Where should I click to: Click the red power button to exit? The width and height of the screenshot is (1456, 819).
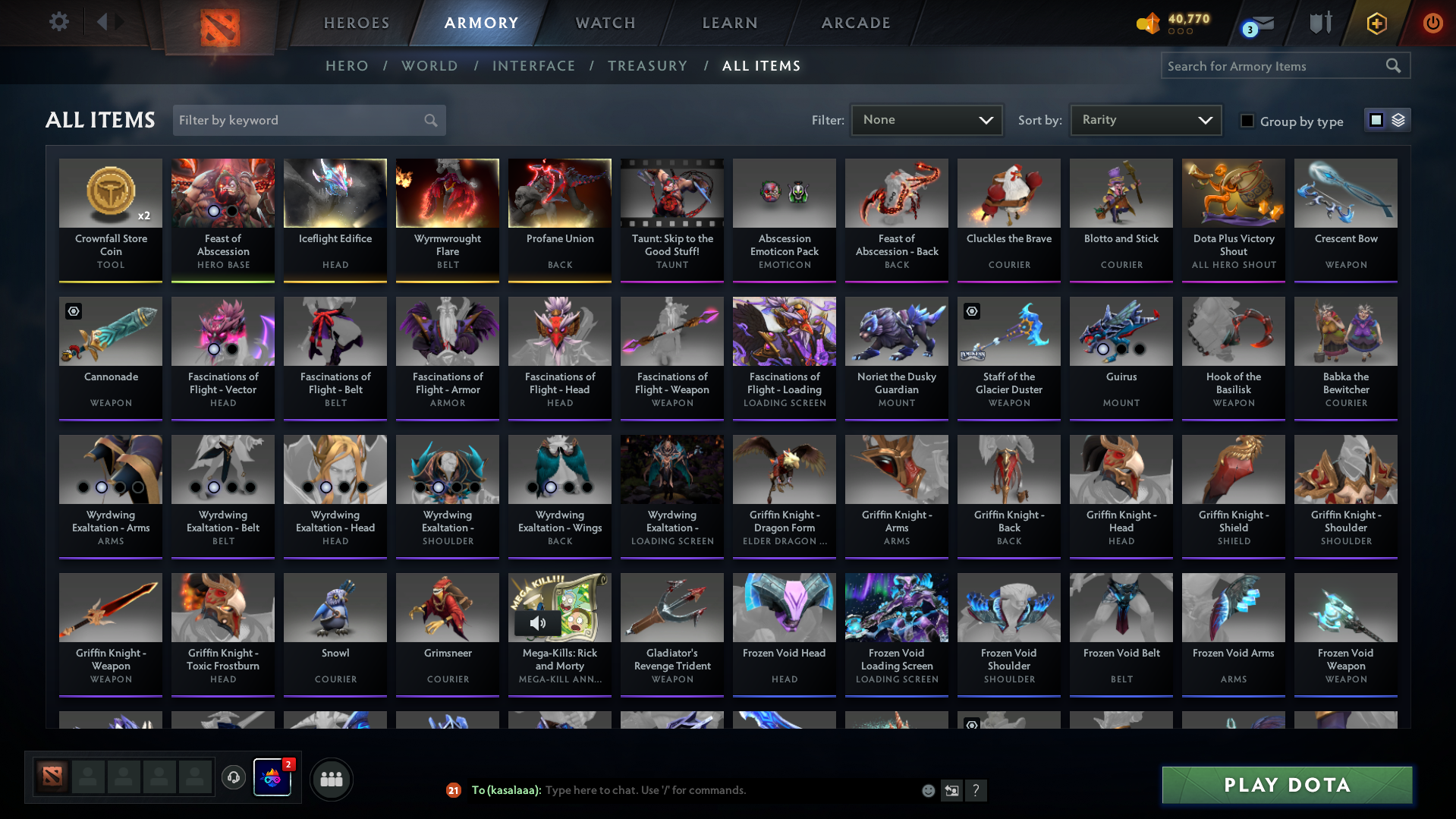pos(1432,23)
